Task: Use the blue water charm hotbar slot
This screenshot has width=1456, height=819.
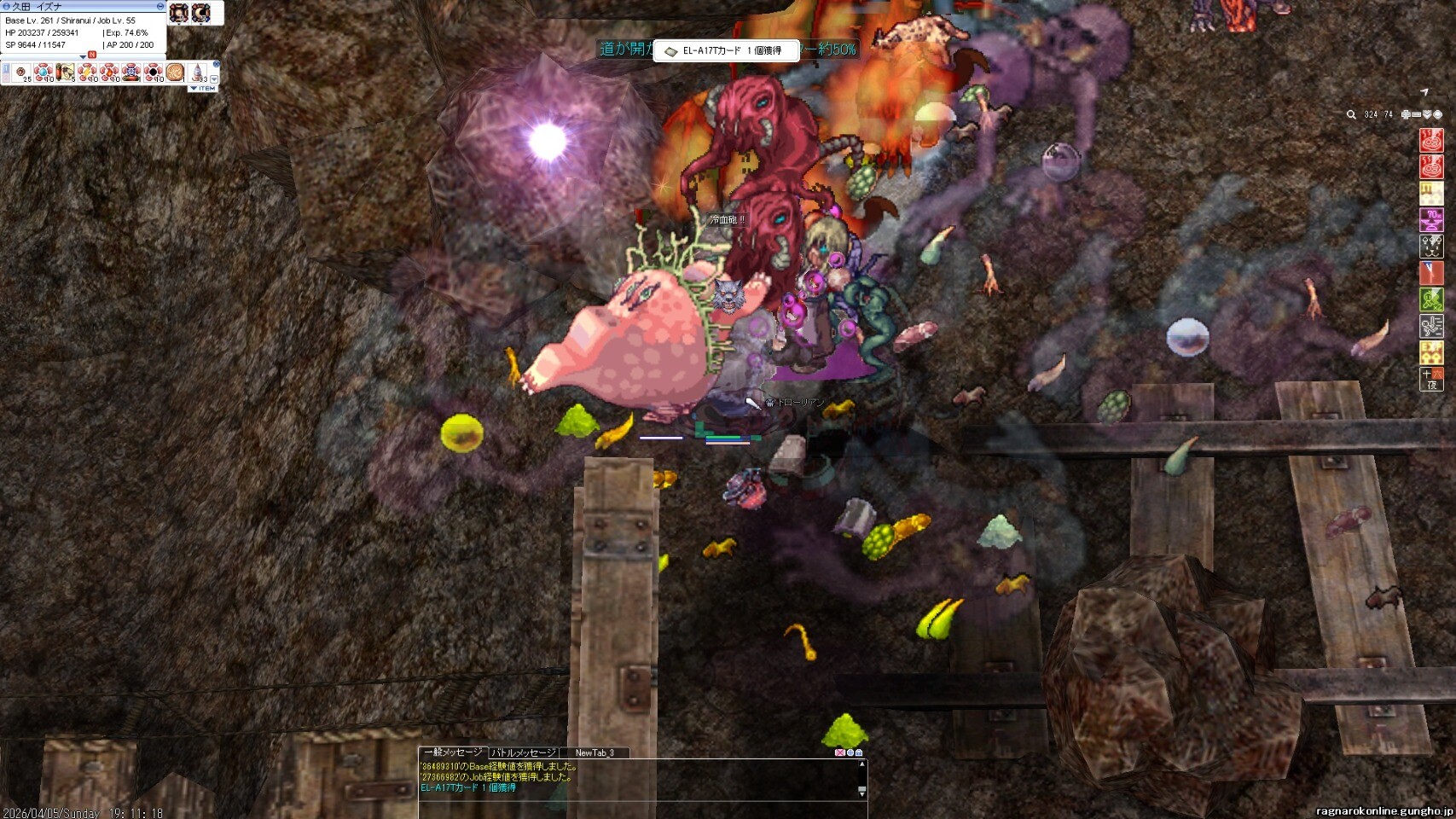Action: (x=43, y=73)
